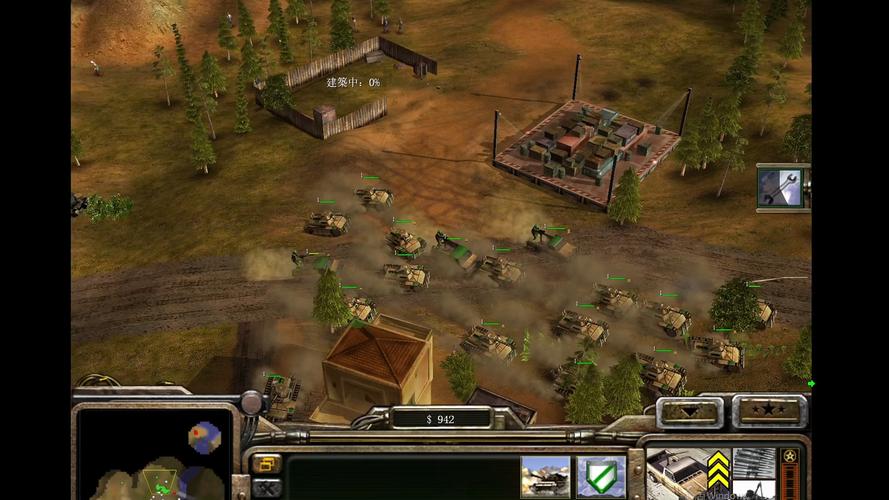
Task: Activate the green shield guard command
Action: (601, 477)
